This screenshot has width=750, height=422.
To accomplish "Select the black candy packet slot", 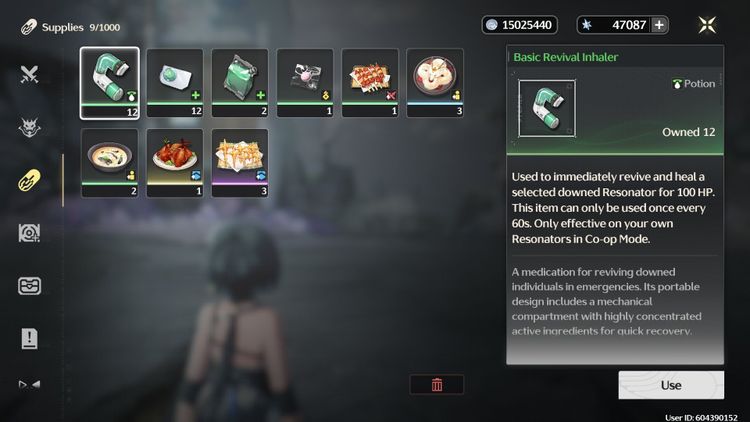I will (x=304, y=82).
